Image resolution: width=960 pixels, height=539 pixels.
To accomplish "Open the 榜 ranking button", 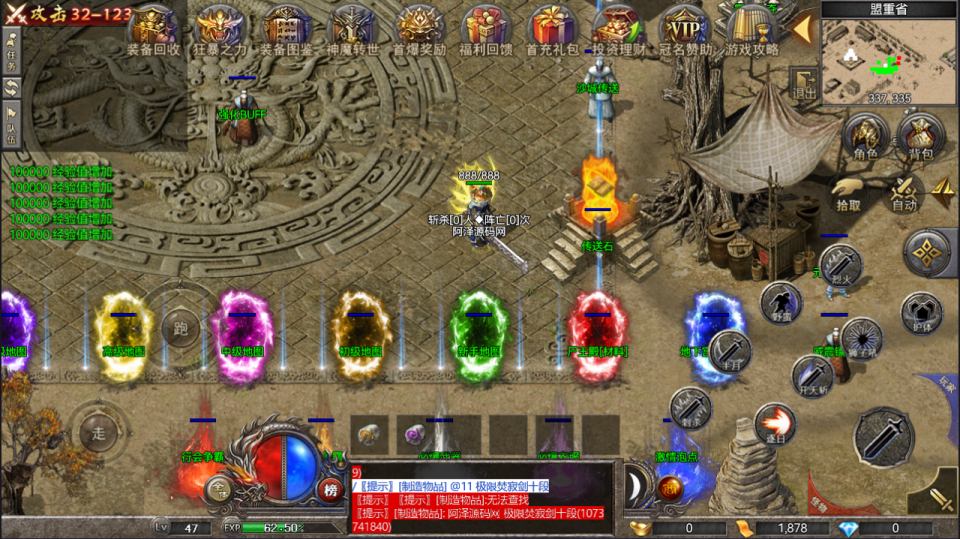I will (331, 489).
